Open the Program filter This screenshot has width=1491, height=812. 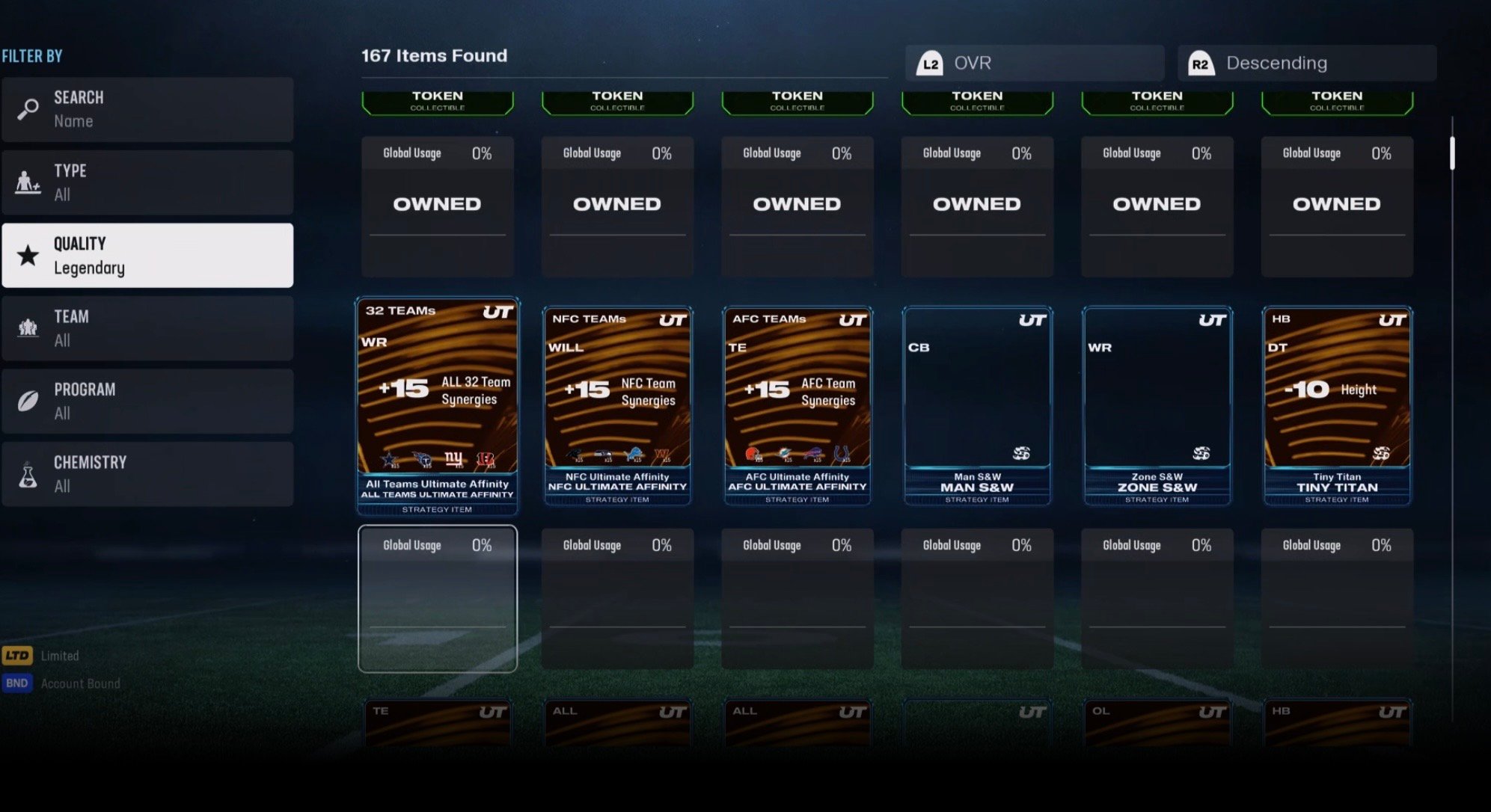[x=147, y=401]
